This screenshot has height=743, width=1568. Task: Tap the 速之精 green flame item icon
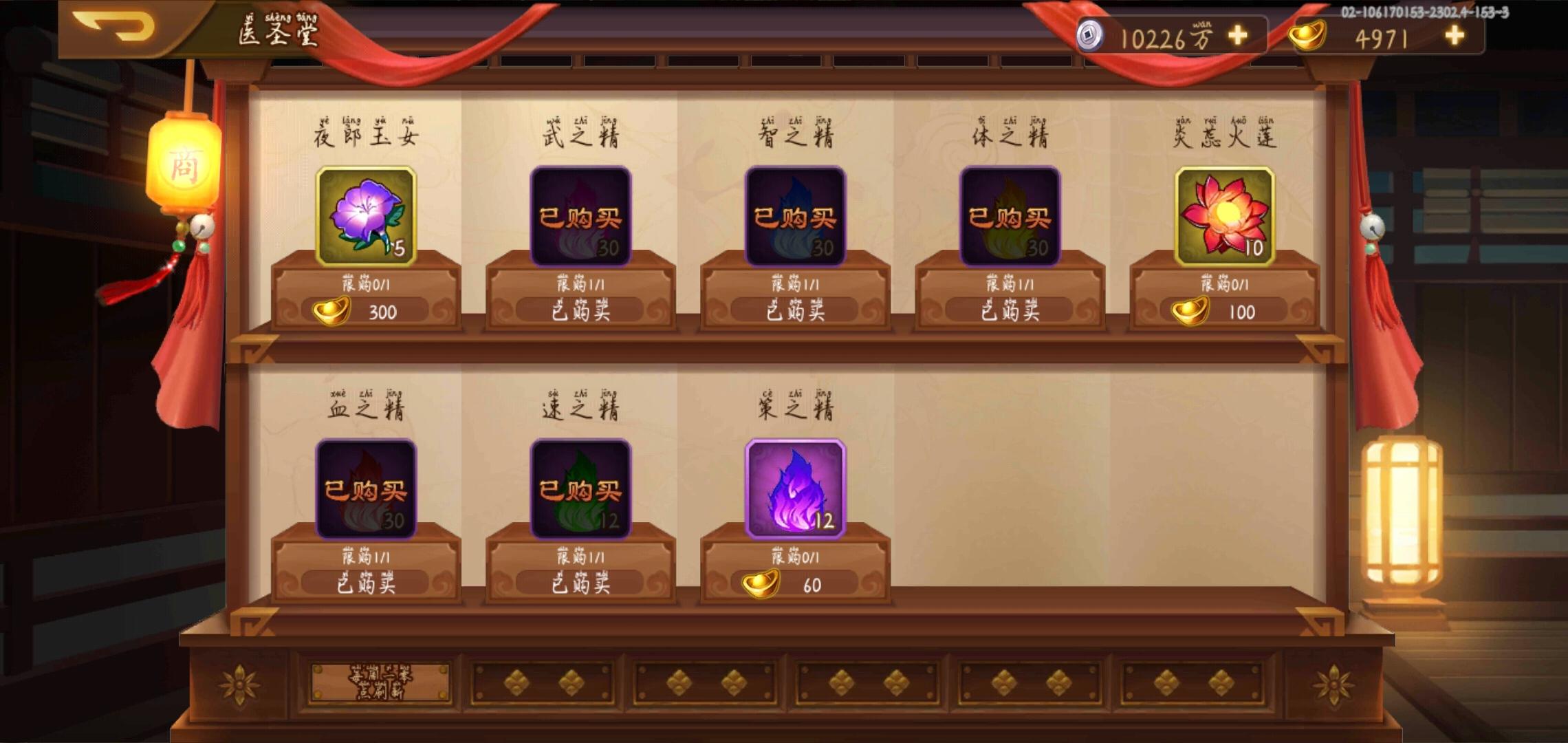point(581,490)
